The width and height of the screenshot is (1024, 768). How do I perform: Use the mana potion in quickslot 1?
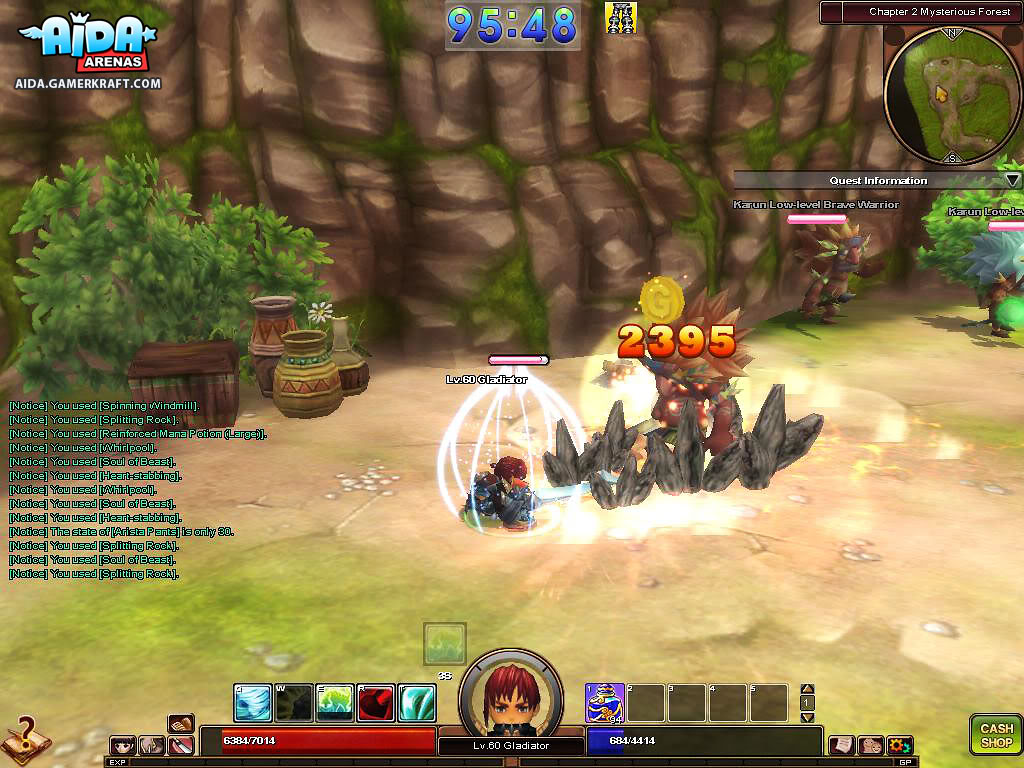point(605,703)
